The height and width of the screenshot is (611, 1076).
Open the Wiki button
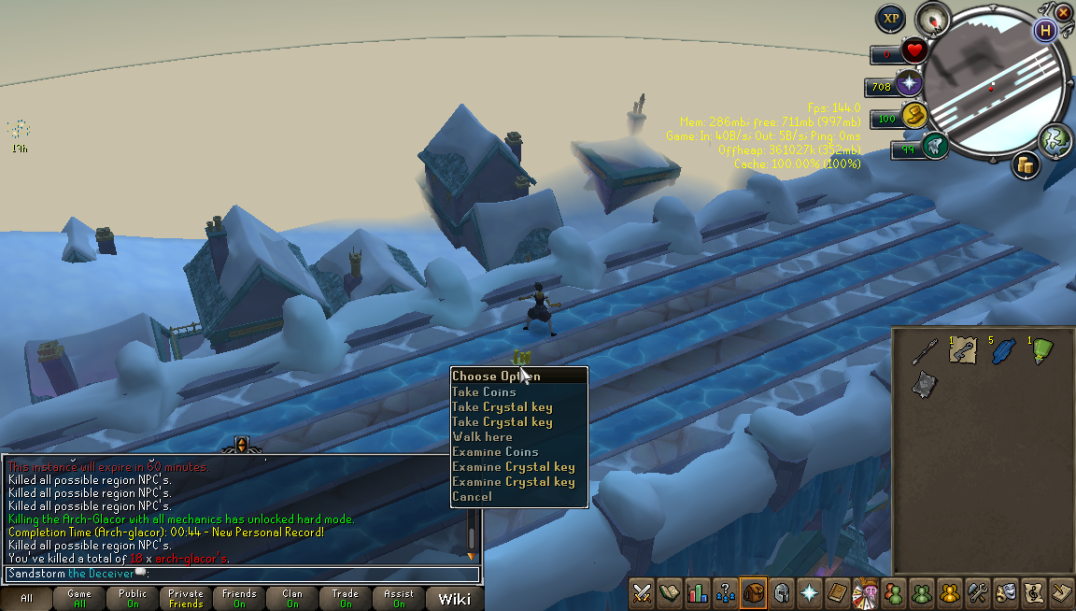click(x=454, y=598)
